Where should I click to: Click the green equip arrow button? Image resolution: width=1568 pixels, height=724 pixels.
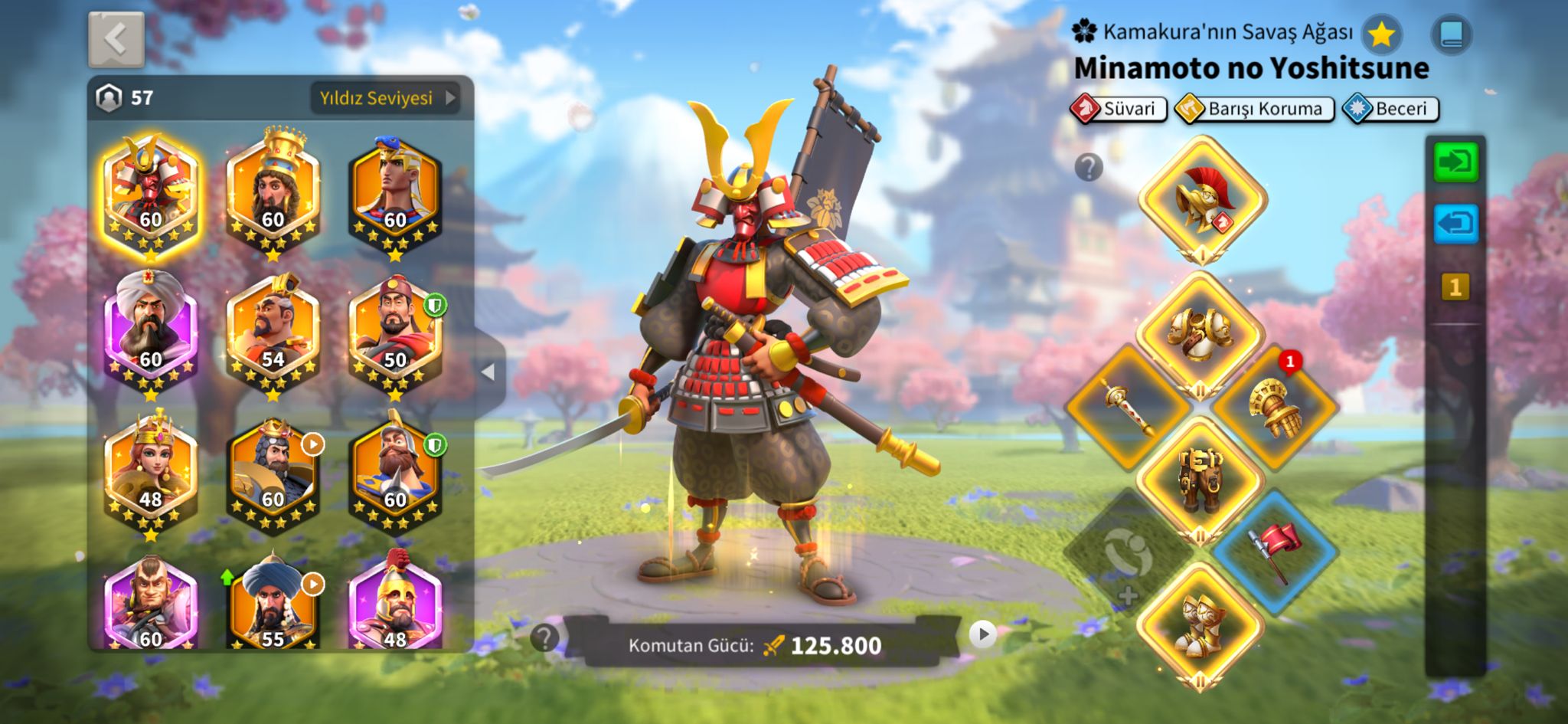pos(1455,162)
